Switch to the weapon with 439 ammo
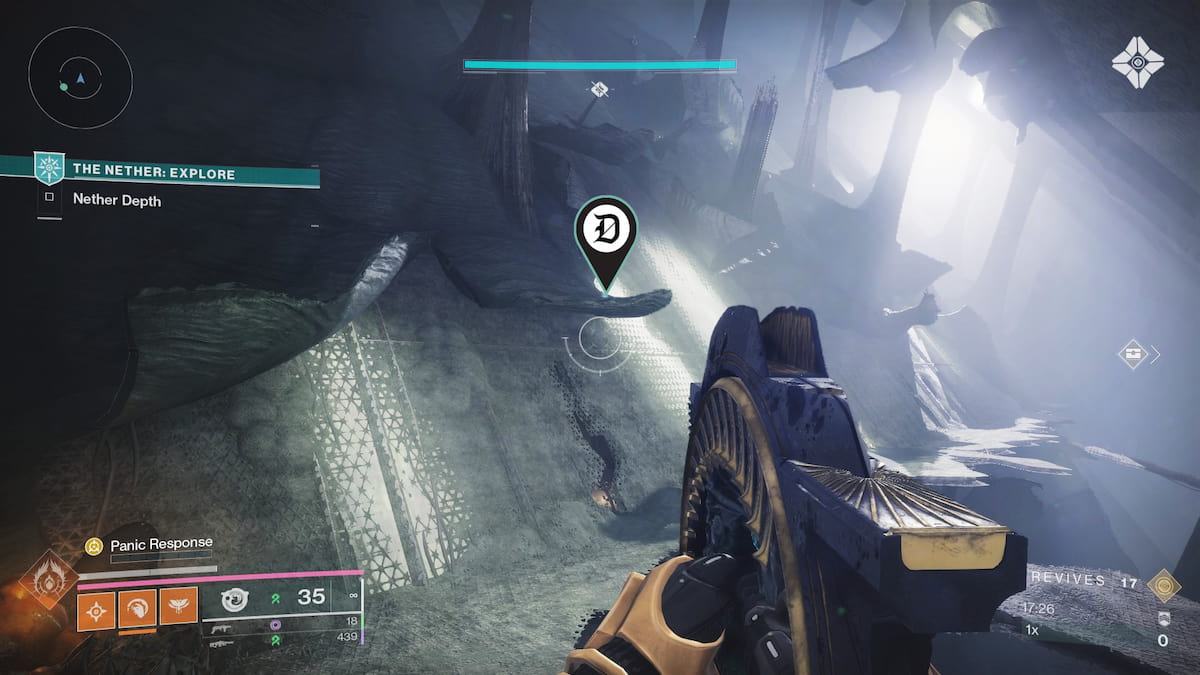1200x675 pixels. [x=222, y=643]
